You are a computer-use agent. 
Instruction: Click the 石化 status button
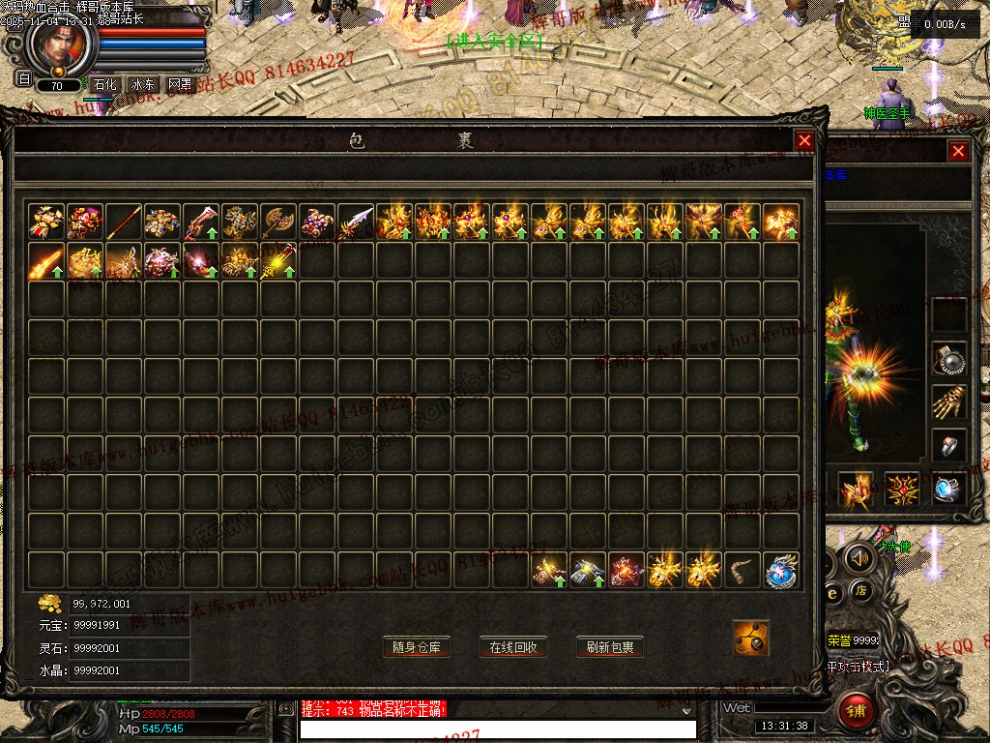106,85
